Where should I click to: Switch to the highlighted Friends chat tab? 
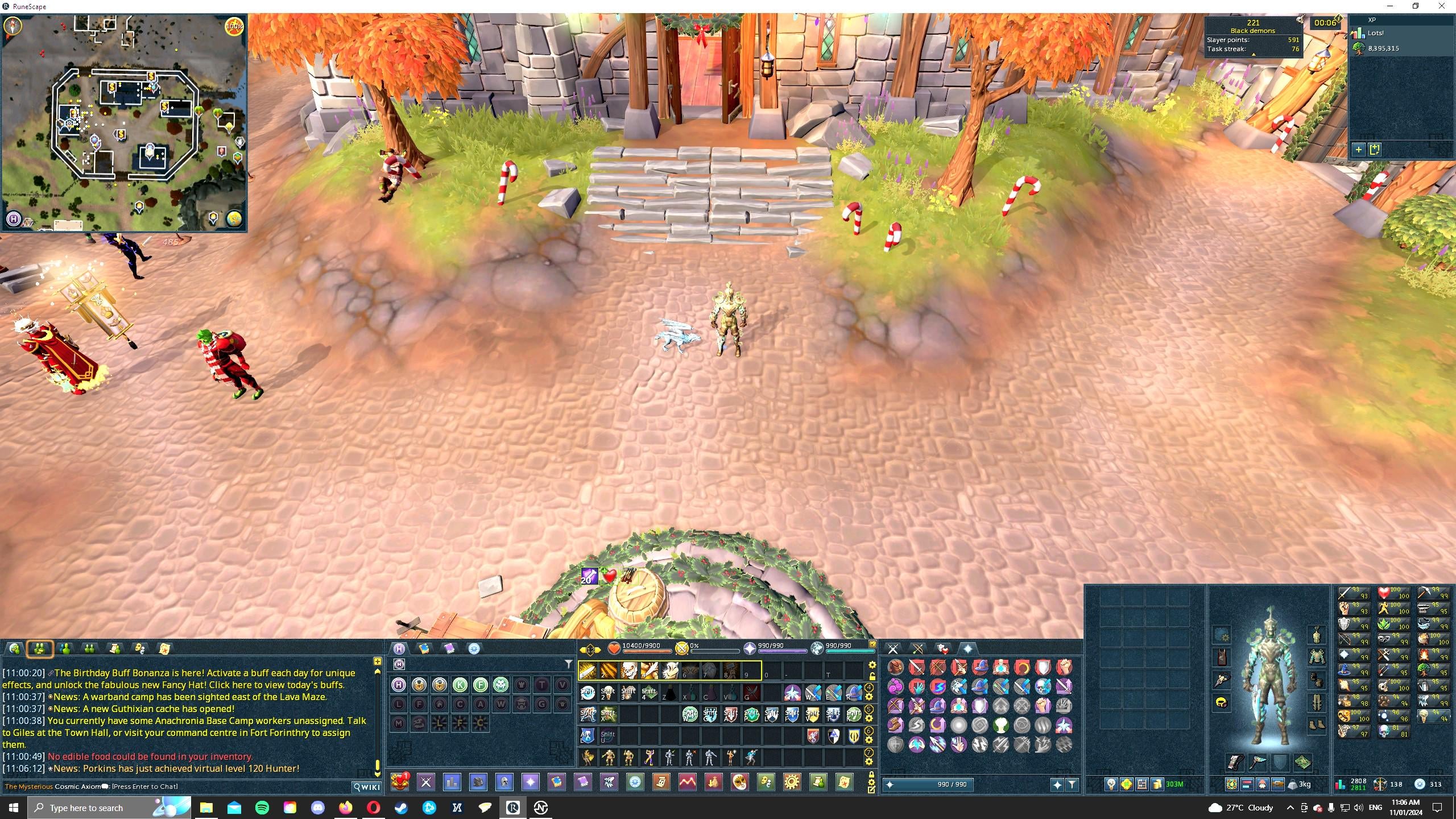[39, 648]
